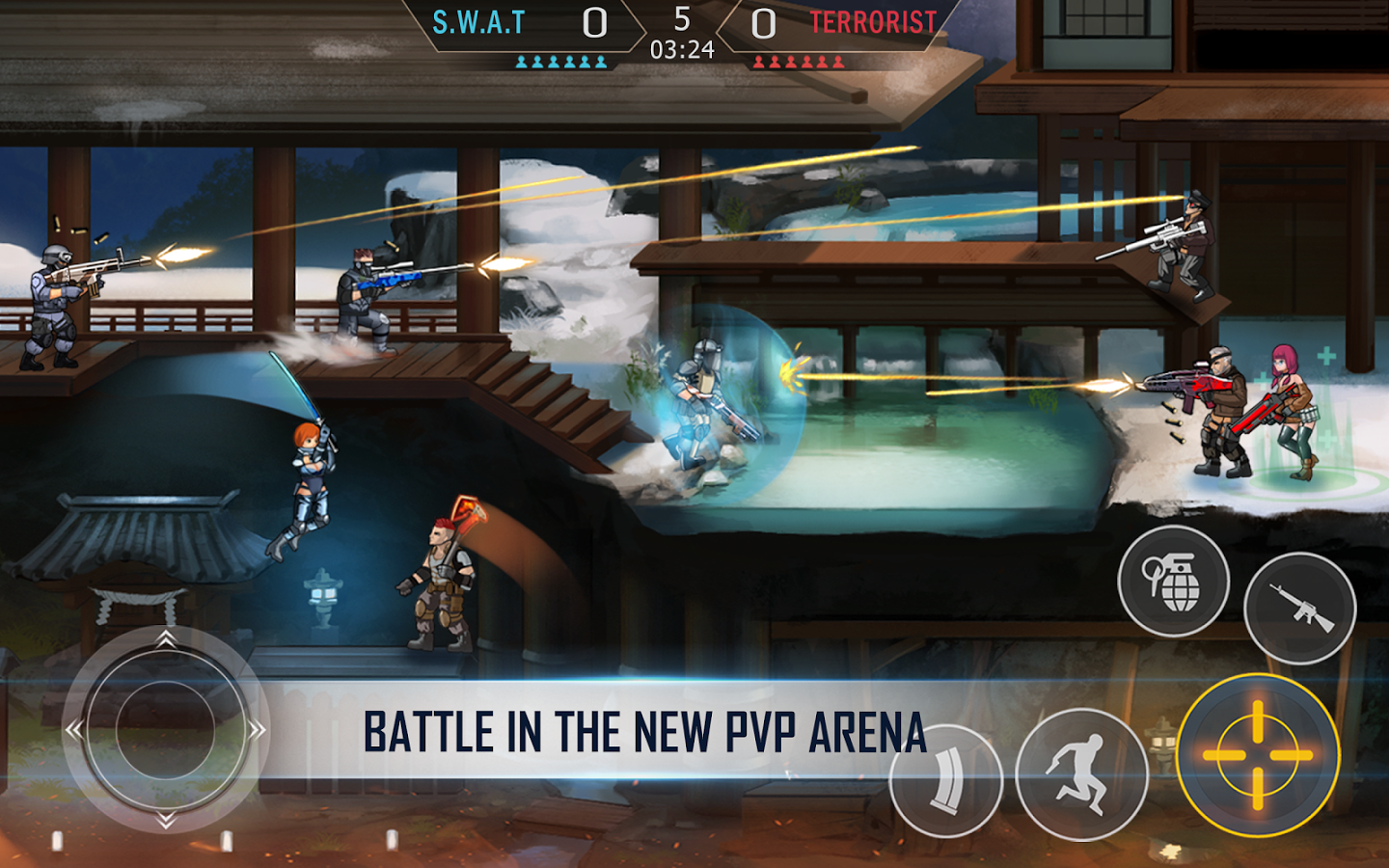Fire using the orange crosshair button
The image size is (1389, 868).
click(1258, 755)
